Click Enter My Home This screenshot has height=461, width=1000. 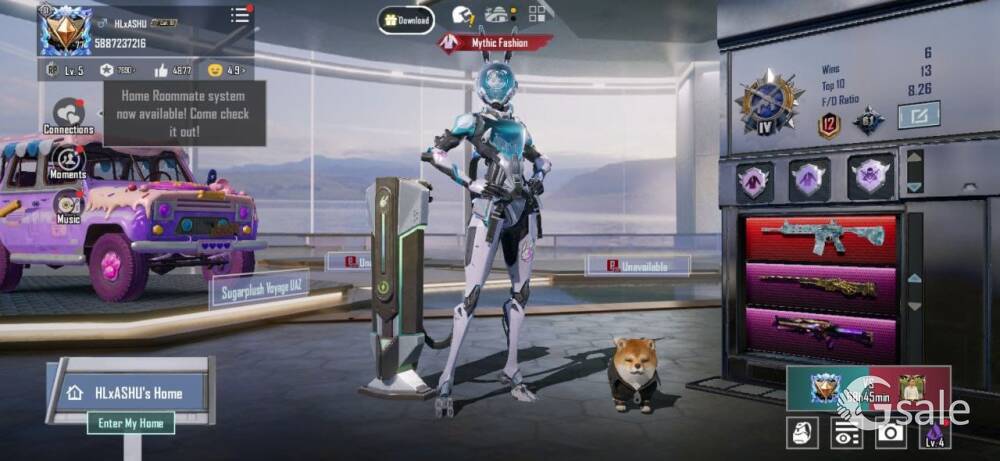130,423
